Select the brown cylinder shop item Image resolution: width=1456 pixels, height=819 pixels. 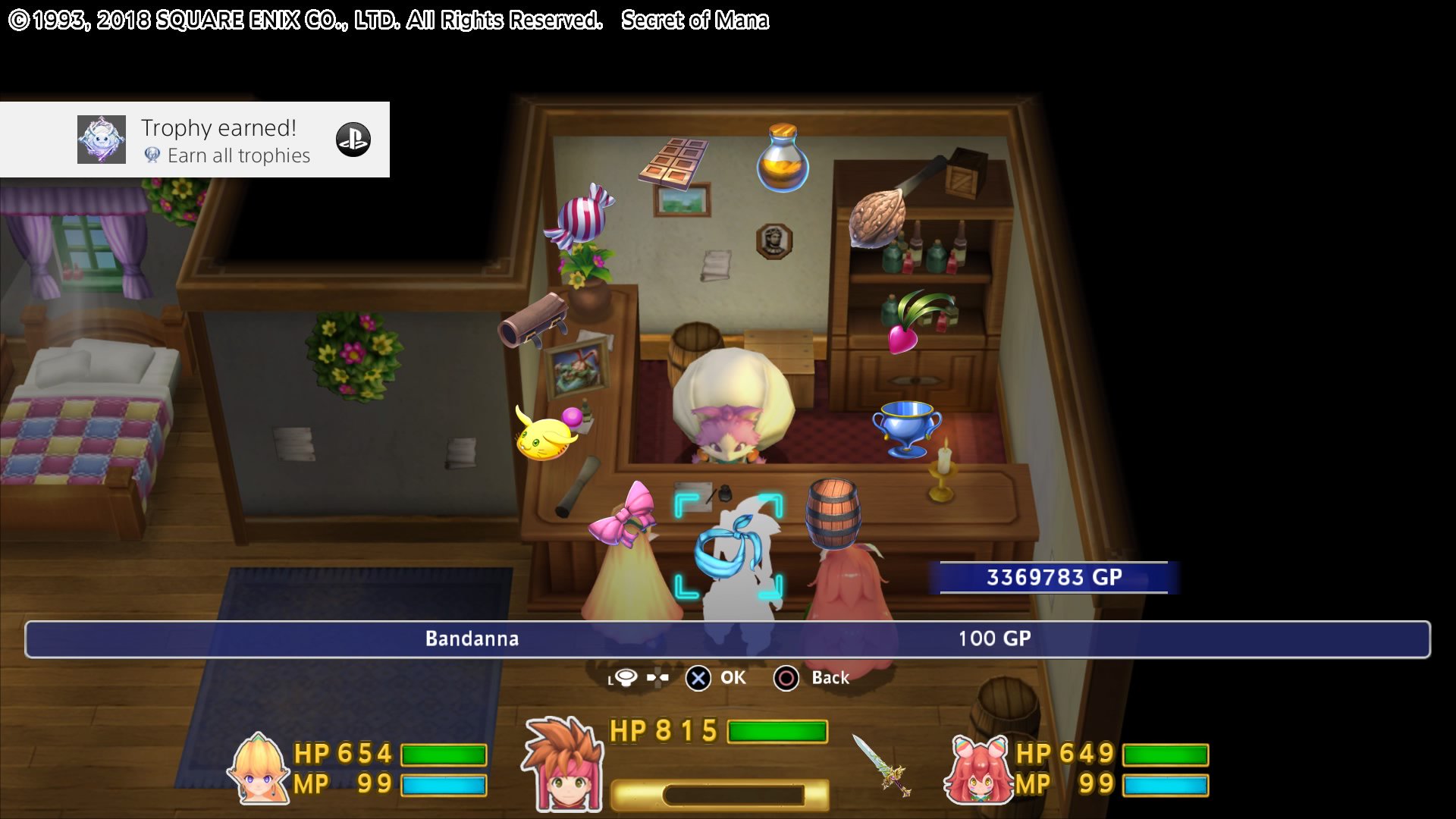click(x=533, y=320)
